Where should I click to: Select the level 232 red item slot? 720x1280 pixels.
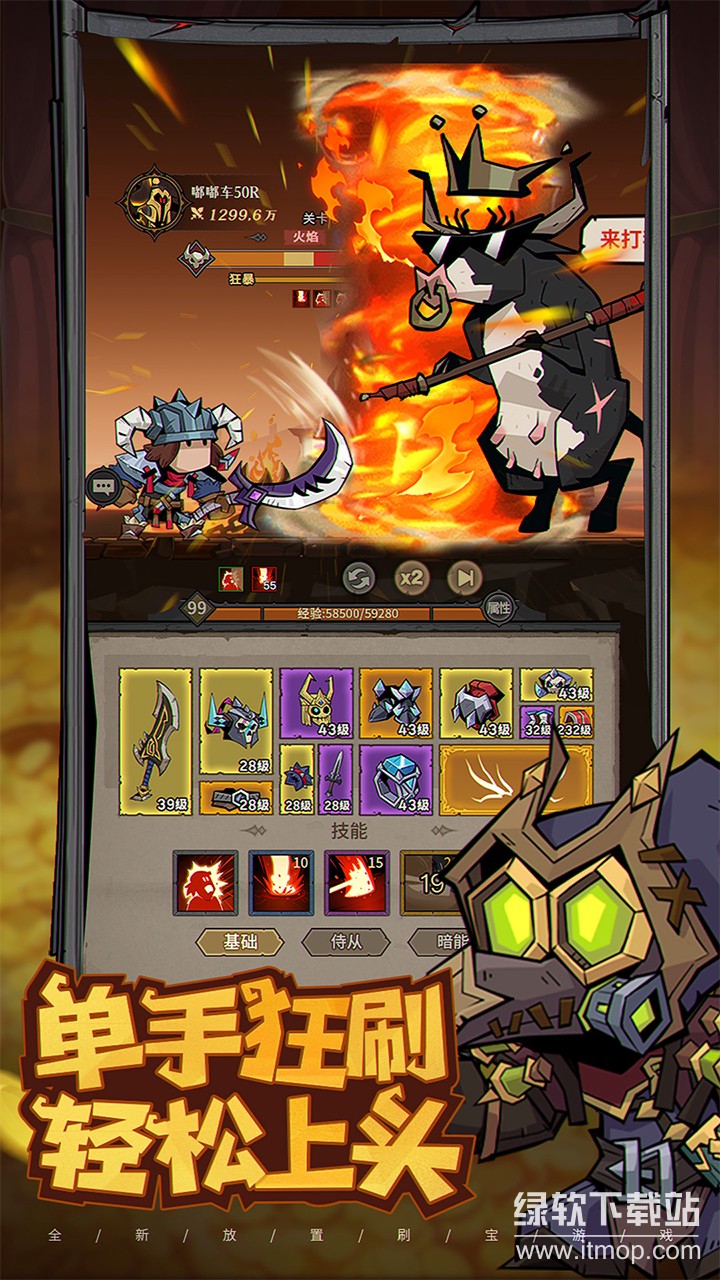point(575,721)
